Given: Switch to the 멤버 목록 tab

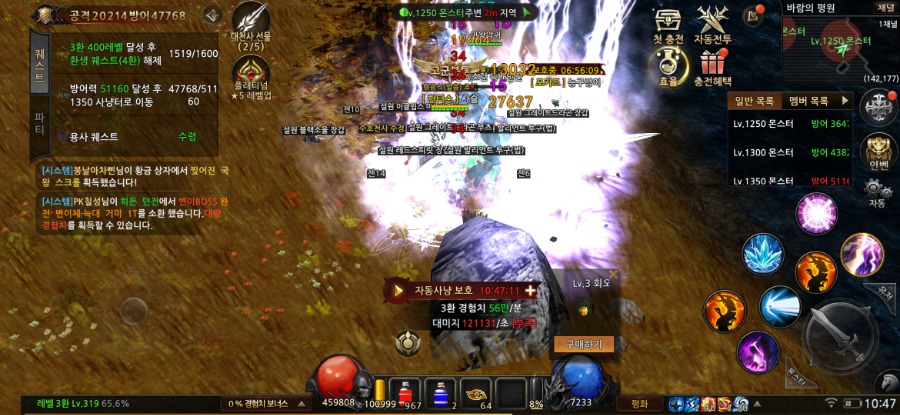Looking at the screenshot, I should [x=808, y=101].
